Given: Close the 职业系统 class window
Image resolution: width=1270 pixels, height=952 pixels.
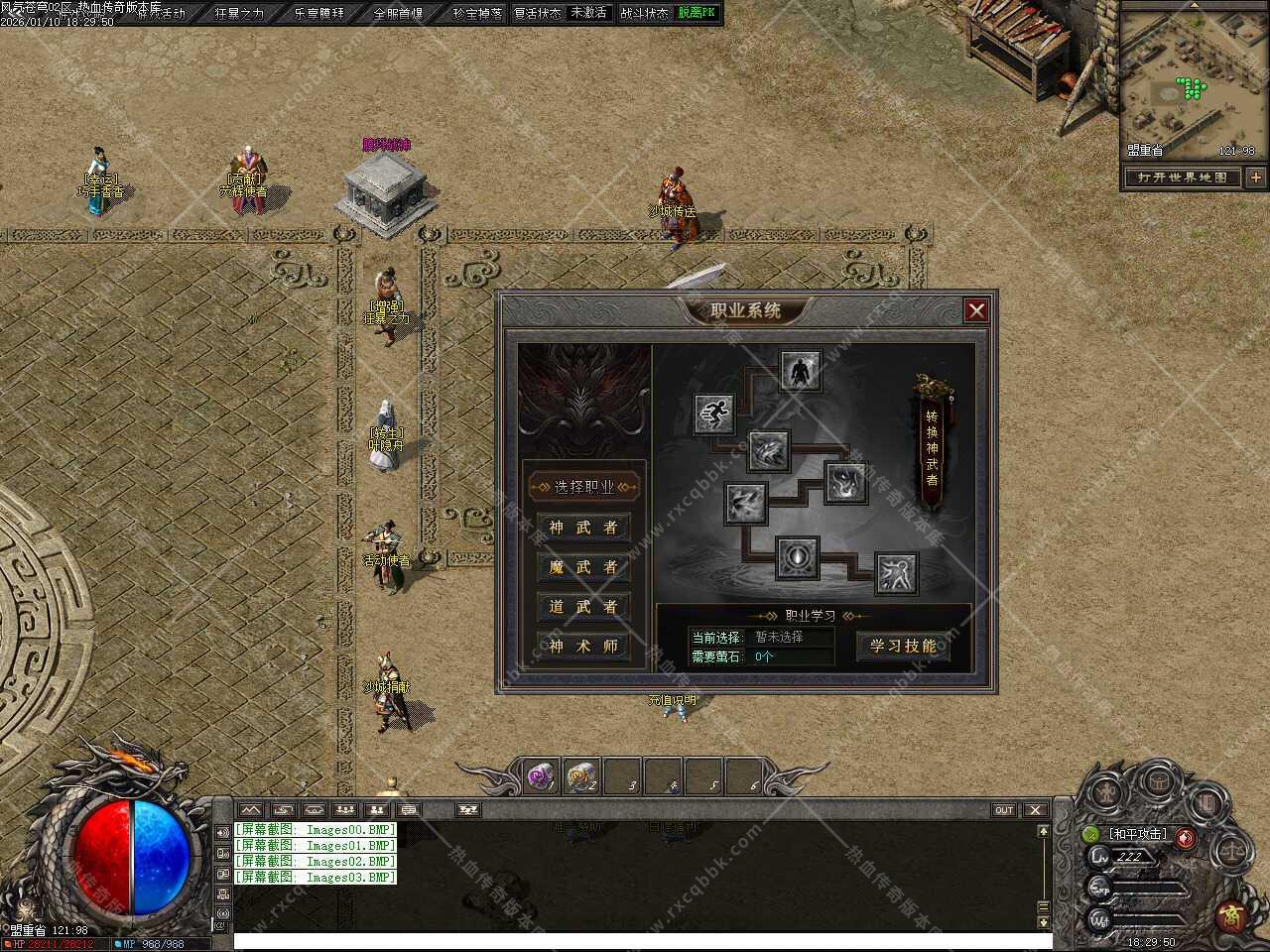Looking at the screenshot, I should [976, 311].
